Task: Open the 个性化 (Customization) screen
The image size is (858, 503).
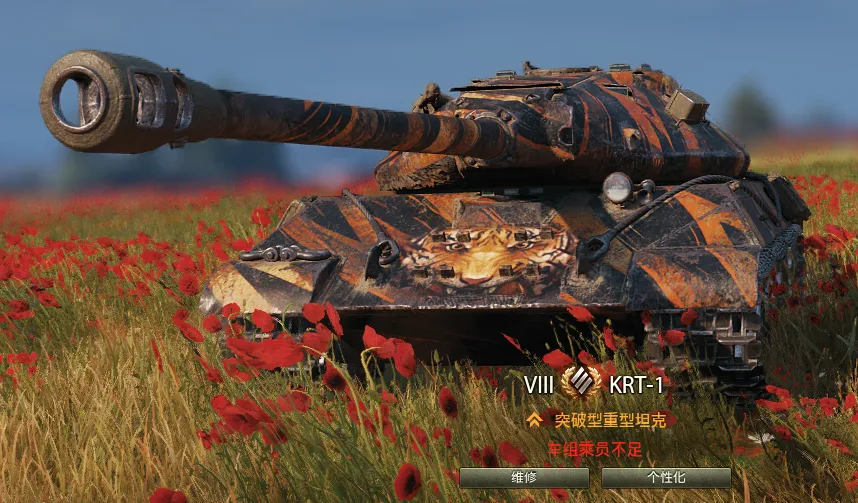Action: point(666,478)
